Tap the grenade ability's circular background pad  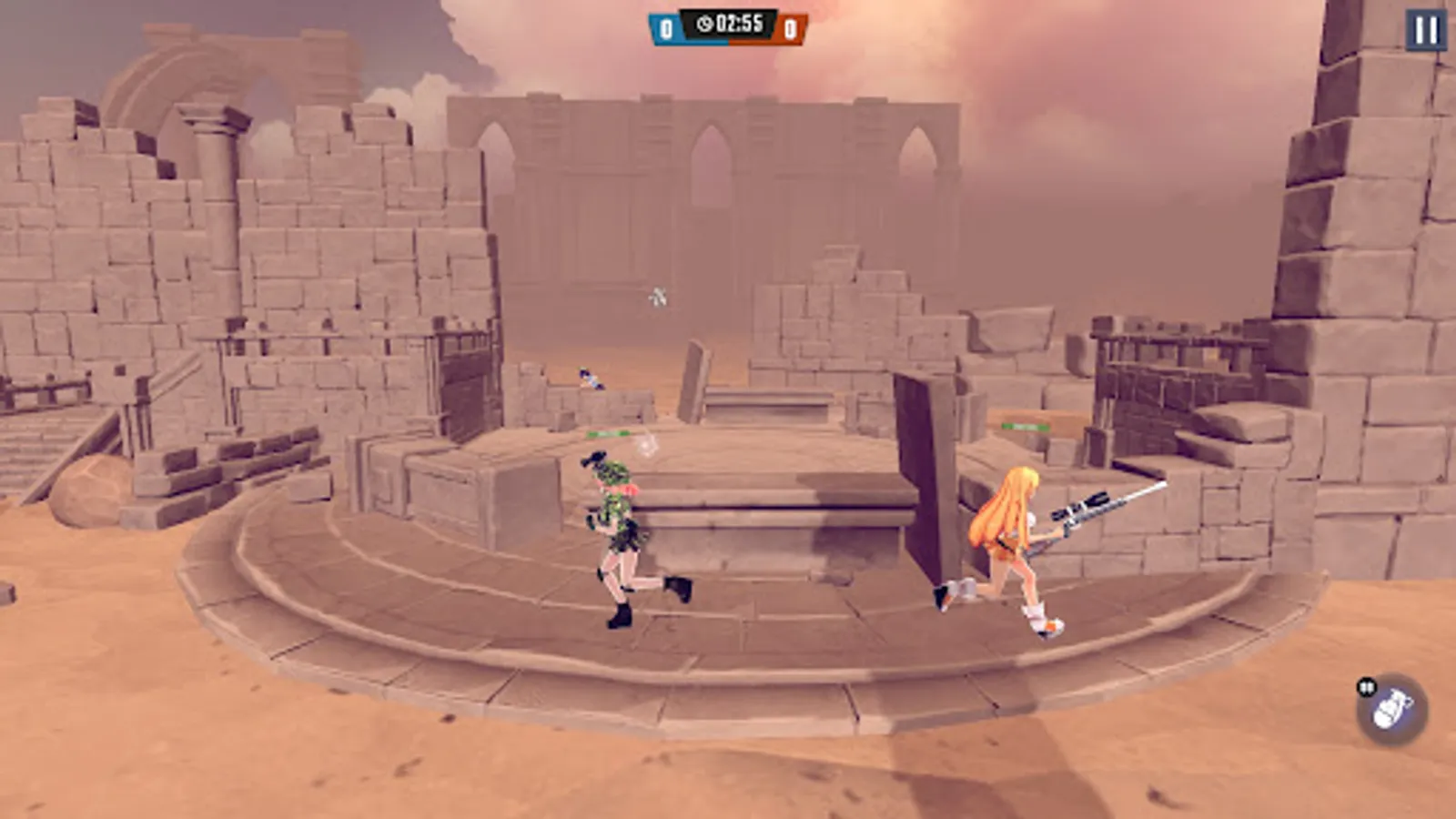coord(1391,708)
